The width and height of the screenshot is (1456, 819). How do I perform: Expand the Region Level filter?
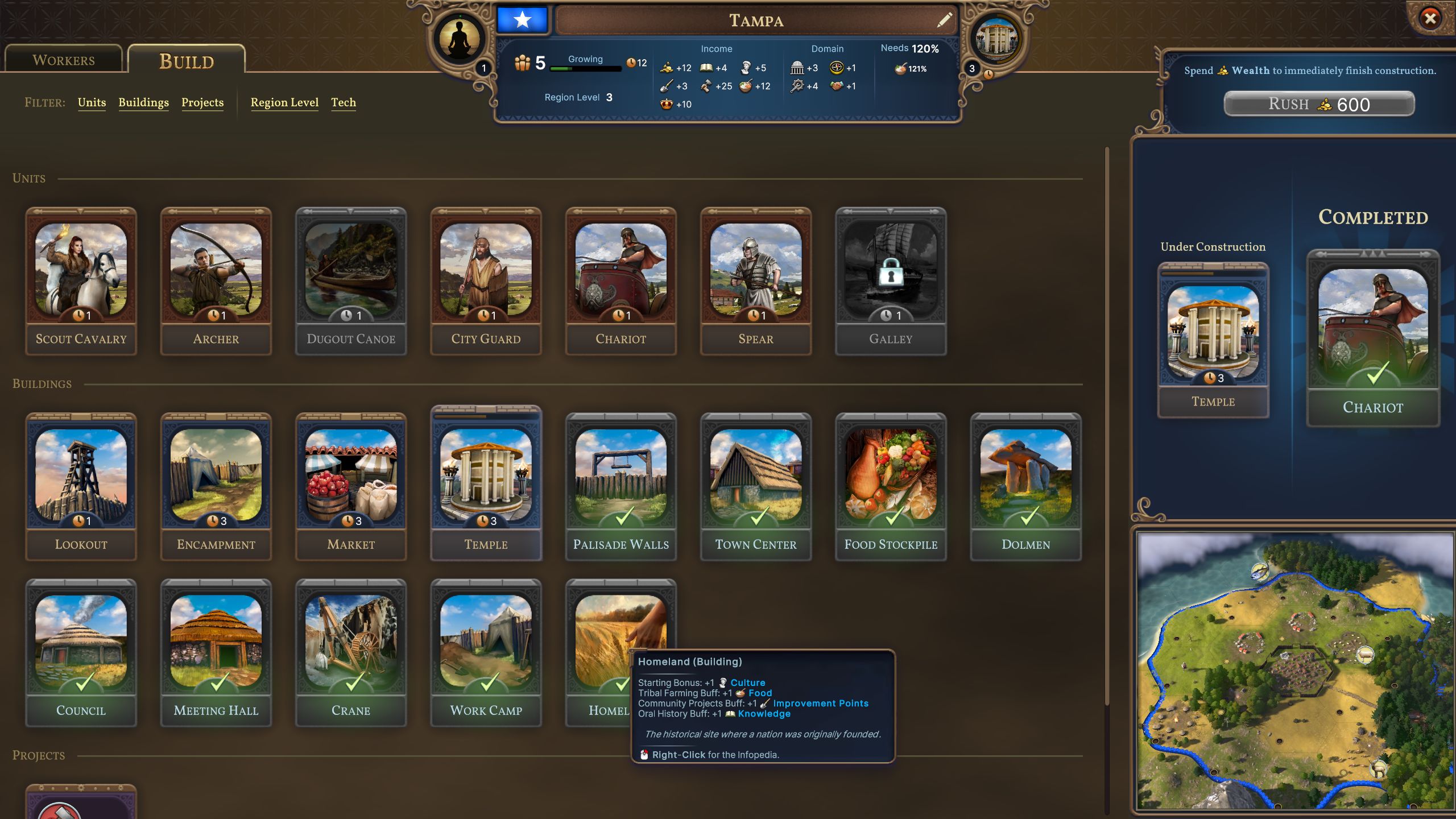tap(285, 102)
